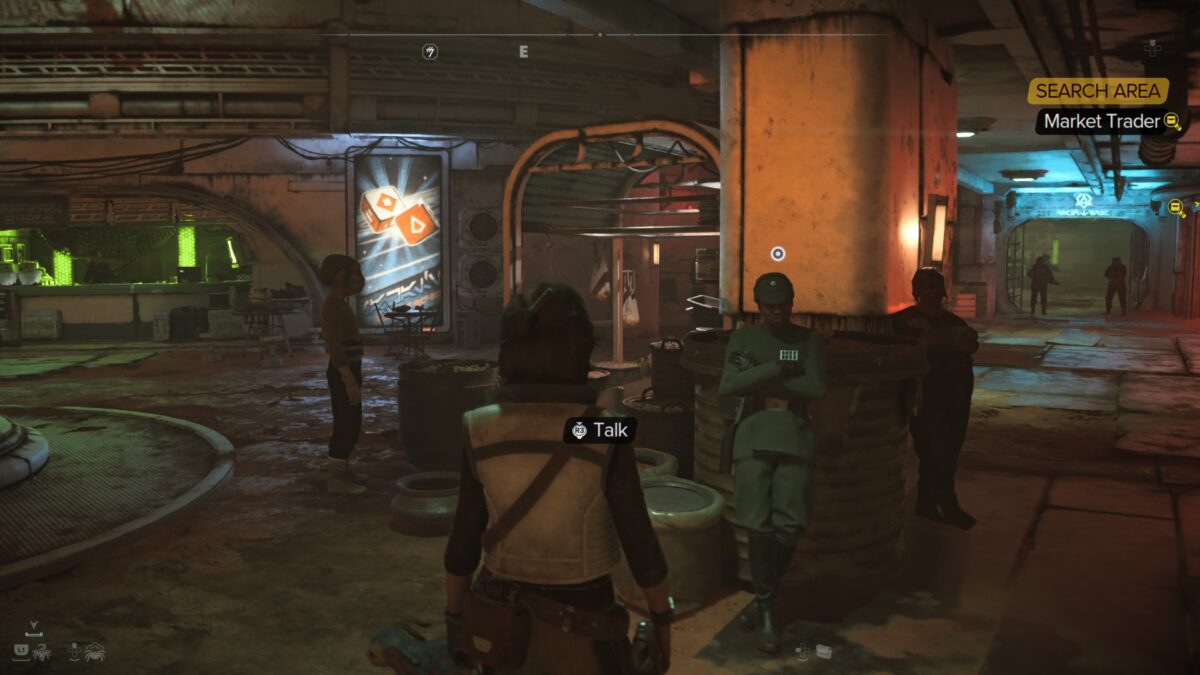Click the yellow SEARCH AREA objective banner

pyautogui.click(x=1098, y=91)
